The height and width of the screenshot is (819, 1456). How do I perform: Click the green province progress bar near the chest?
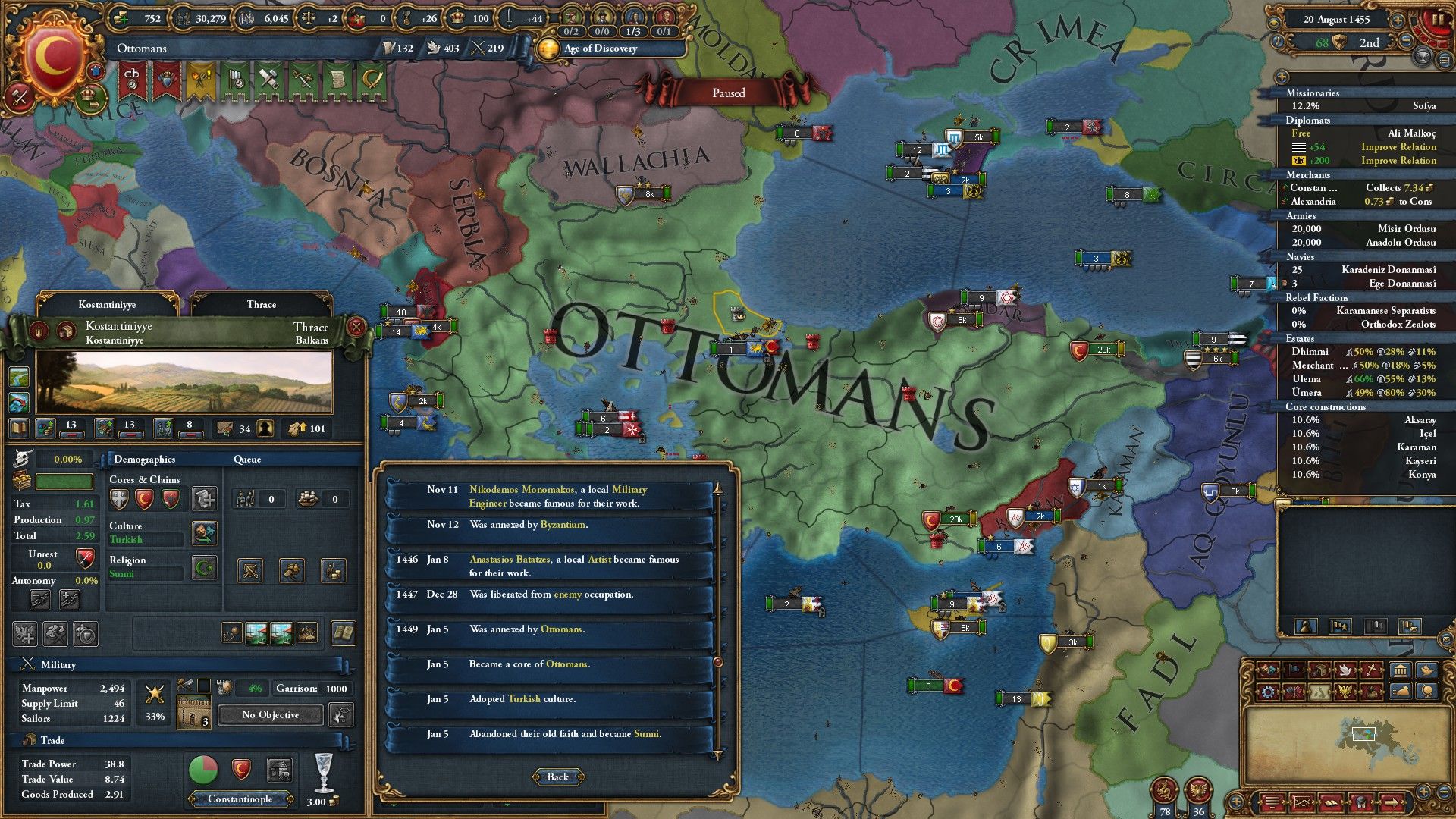(x=64, y=482)
